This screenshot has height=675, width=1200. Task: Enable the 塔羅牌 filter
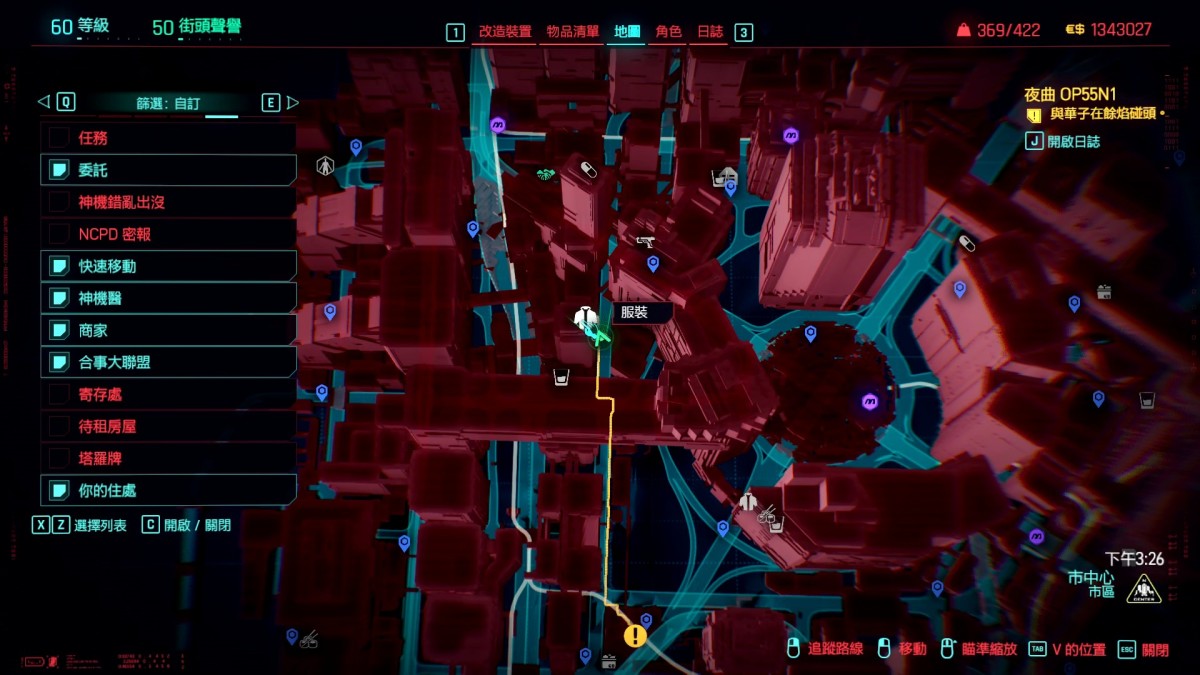point(168,458)
